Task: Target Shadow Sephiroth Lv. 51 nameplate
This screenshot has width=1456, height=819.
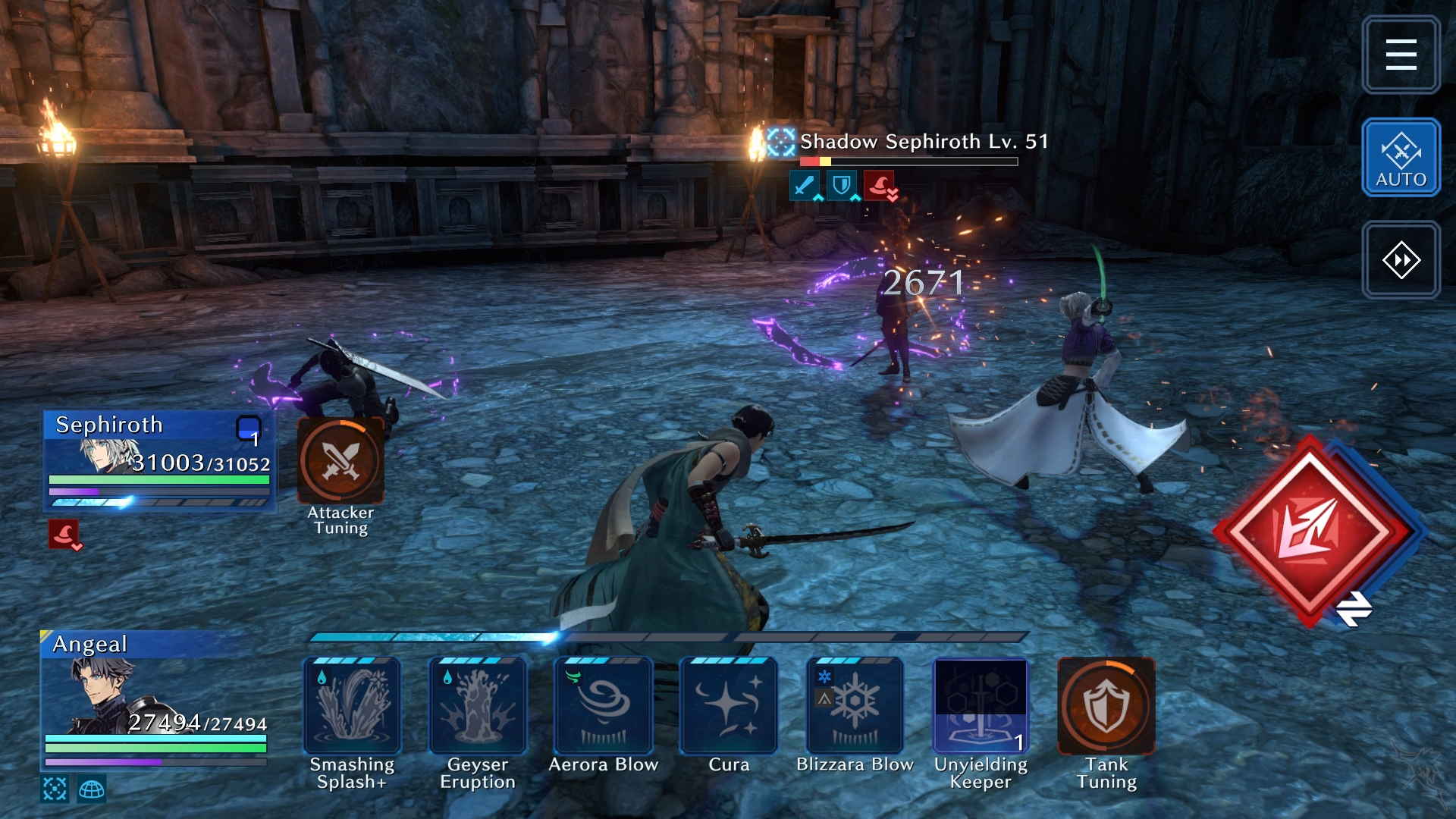Action: (x=923, y=142)
